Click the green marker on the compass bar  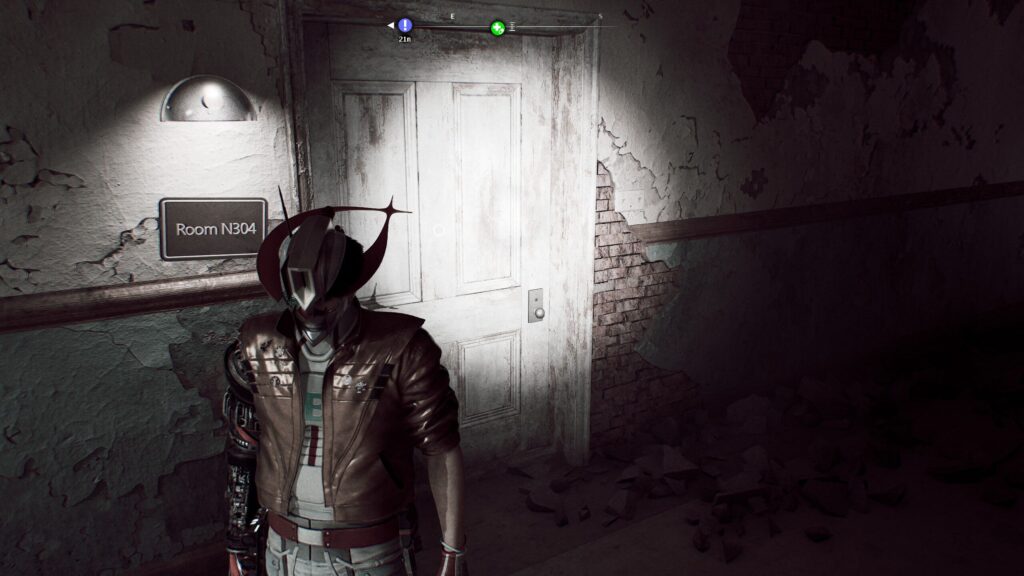pos(497,28)
